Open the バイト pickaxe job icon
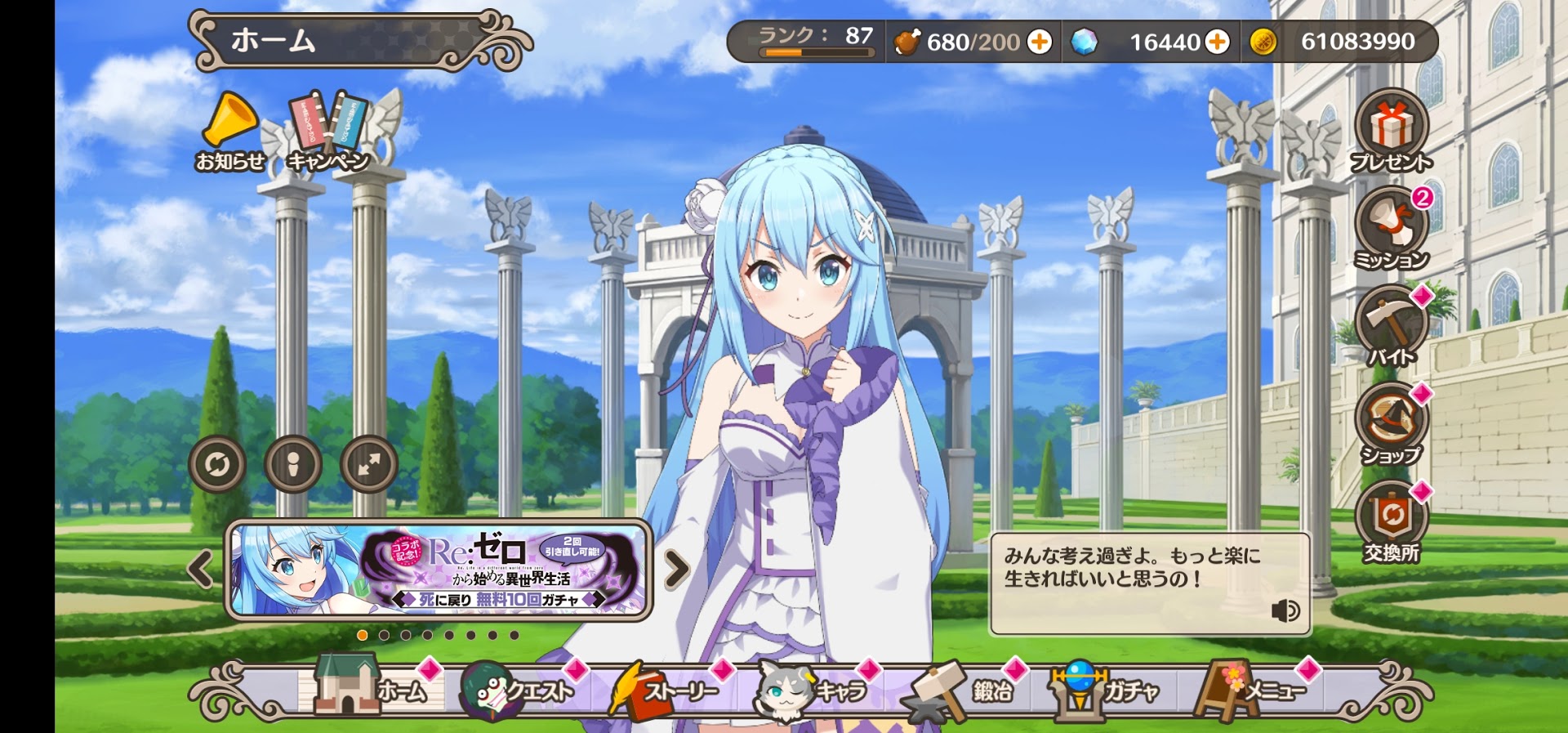Screen dimensions: 1568x733 1392,327
